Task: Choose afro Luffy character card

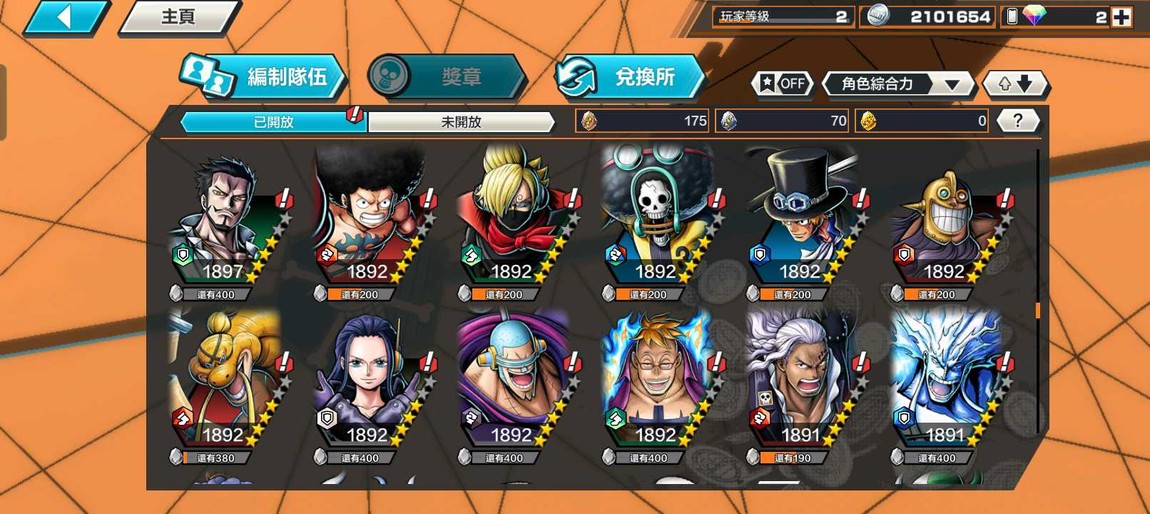Action: click(366, 225)
